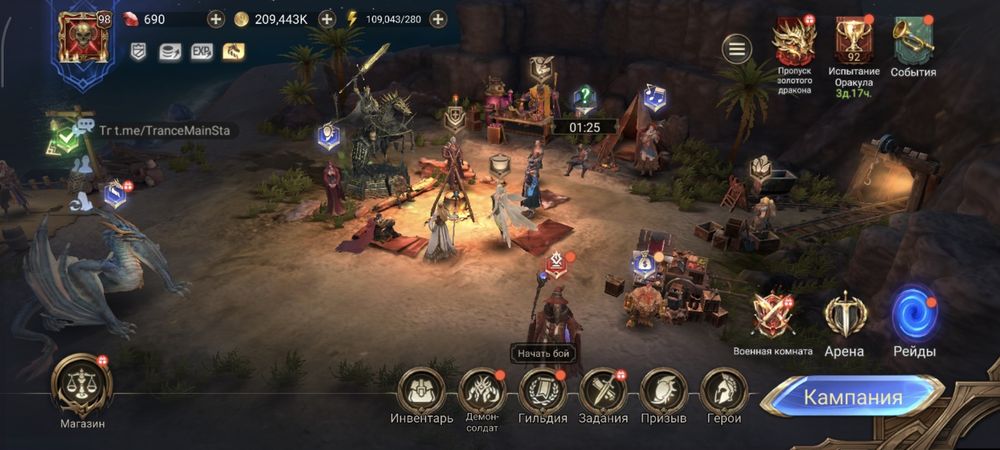Open the Рейды raids portal
Screen dimensions: 1000x450
[914, 314]
